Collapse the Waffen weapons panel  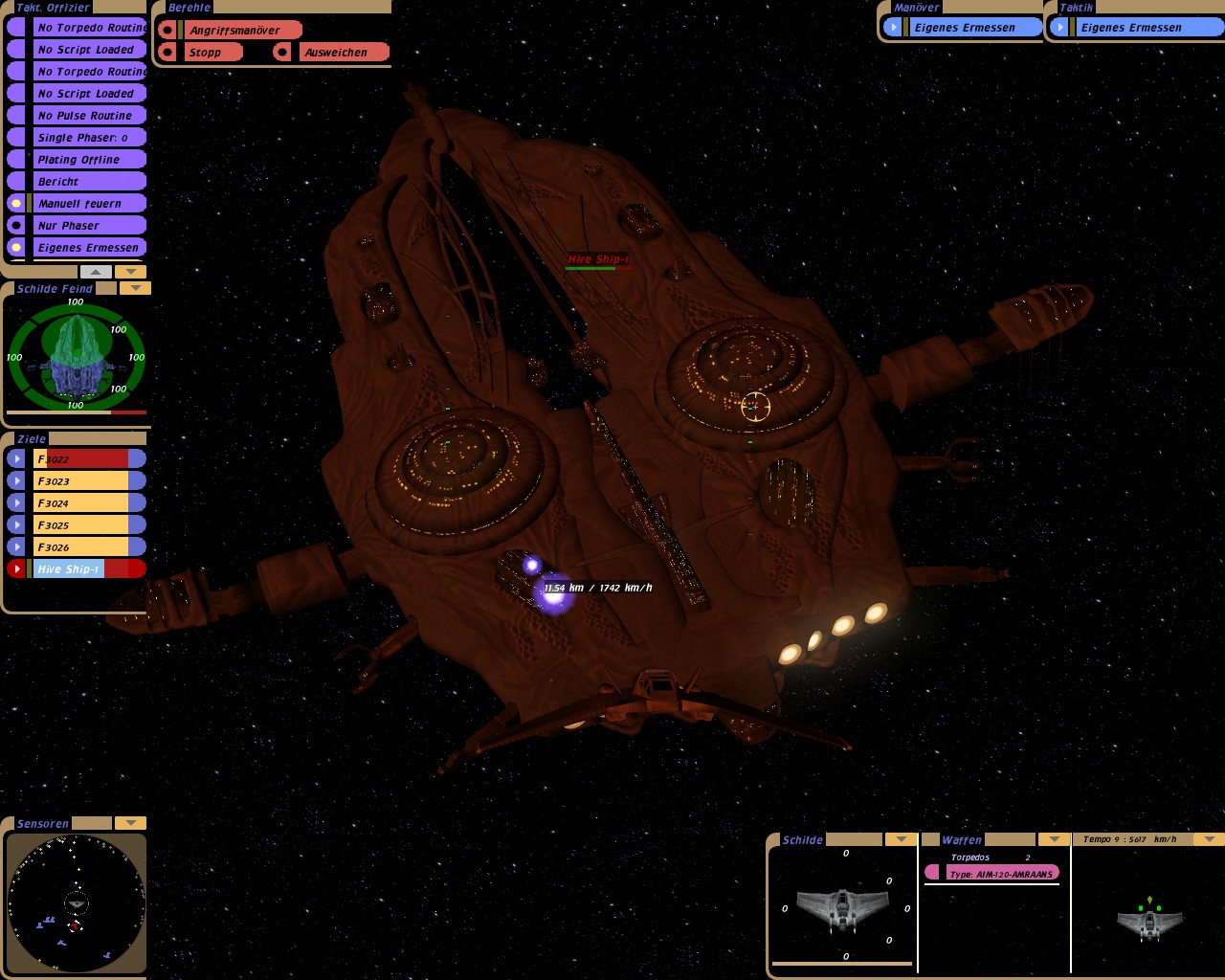(x=1054, y=839)
